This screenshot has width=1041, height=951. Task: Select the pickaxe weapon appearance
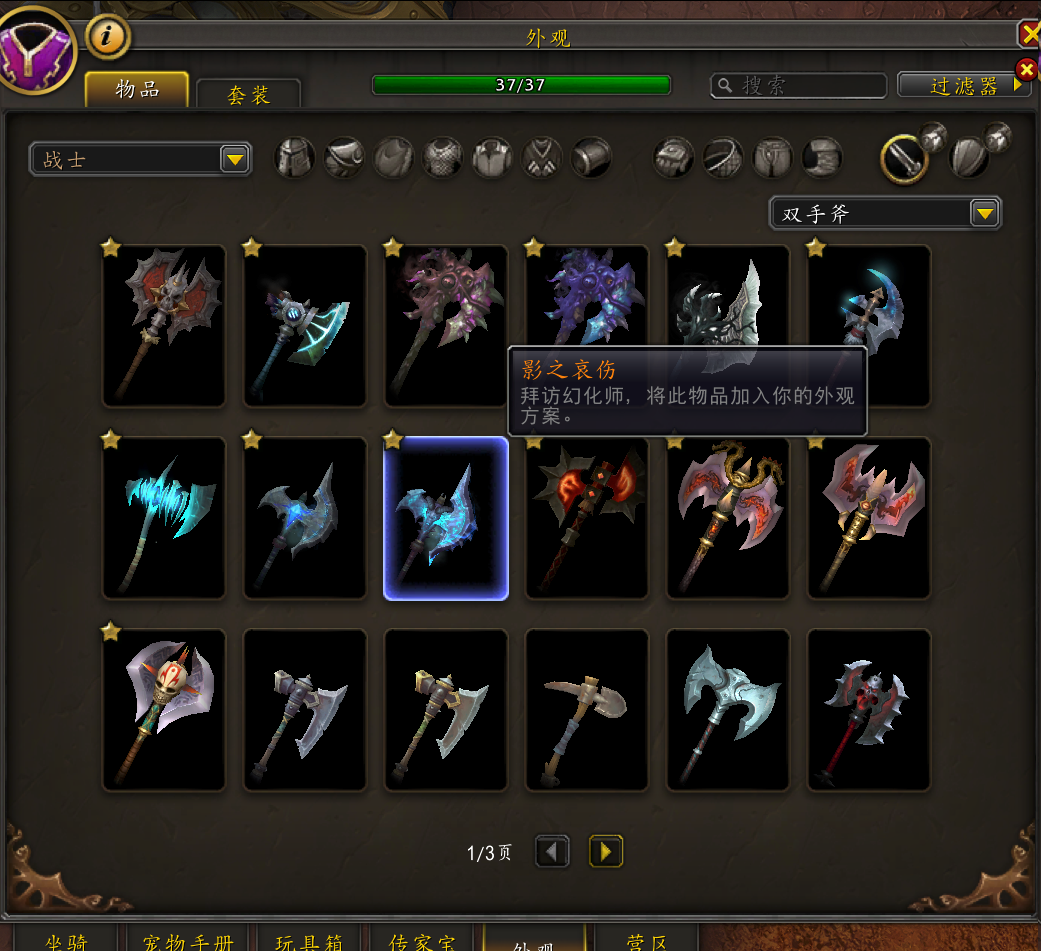(x=587, y=710)
